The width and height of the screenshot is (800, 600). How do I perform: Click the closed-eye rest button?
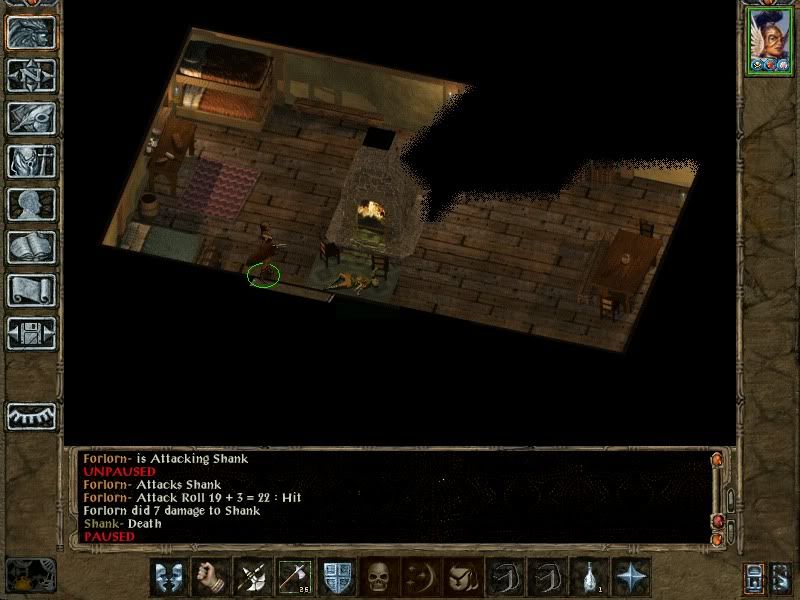(30, 415)
